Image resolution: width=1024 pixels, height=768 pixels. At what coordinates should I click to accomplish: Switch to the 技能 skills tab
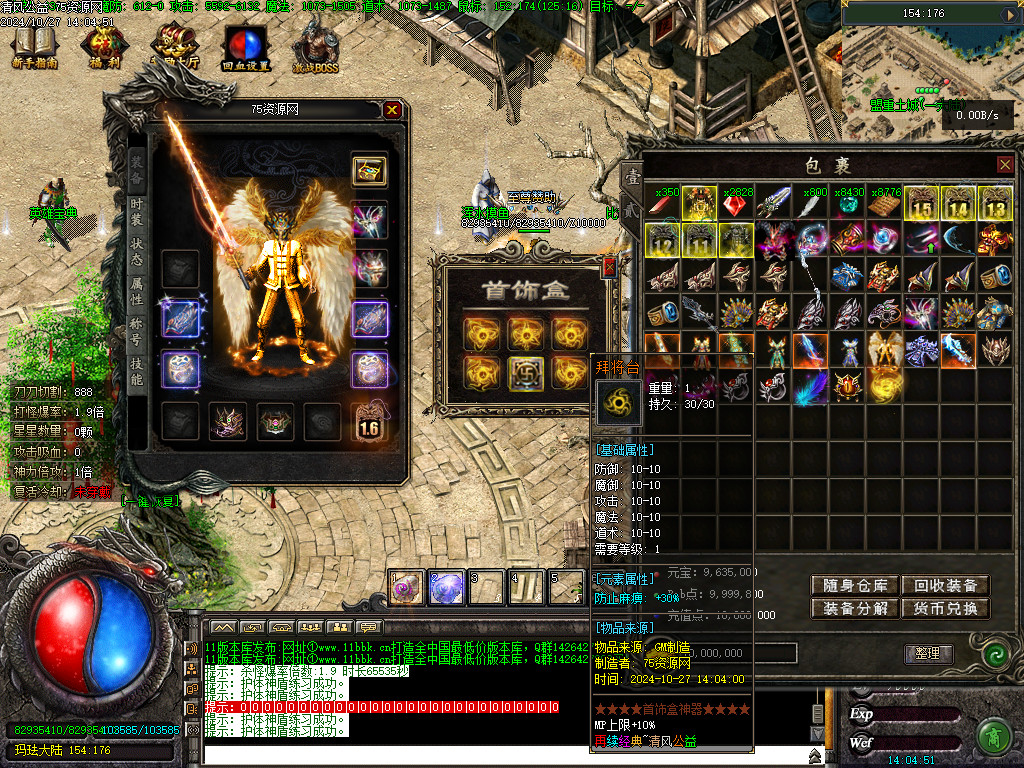tap(137, 372)
